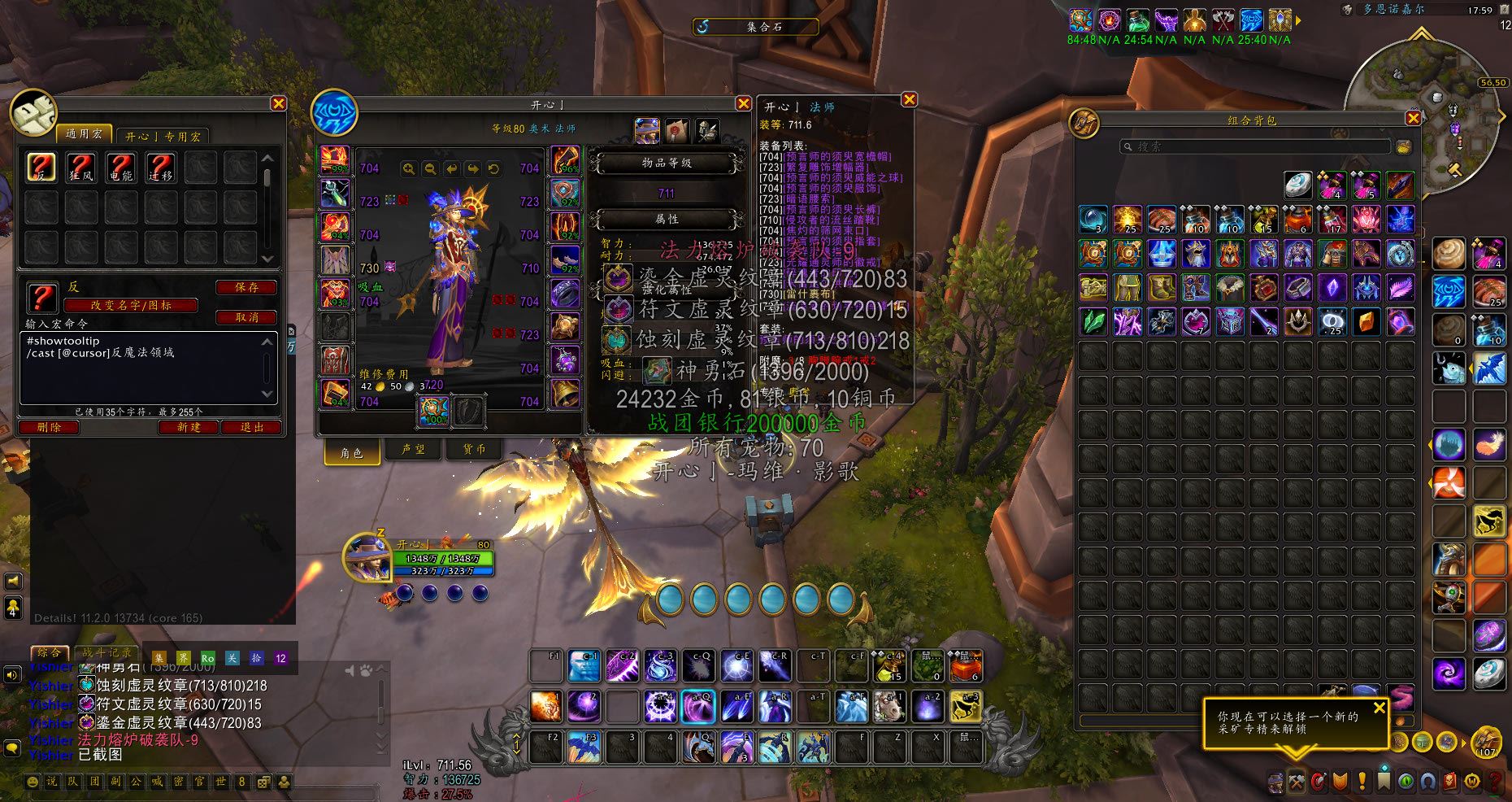
Task: Switch to the 开心丨专用宏 tab
Action: 163,136
